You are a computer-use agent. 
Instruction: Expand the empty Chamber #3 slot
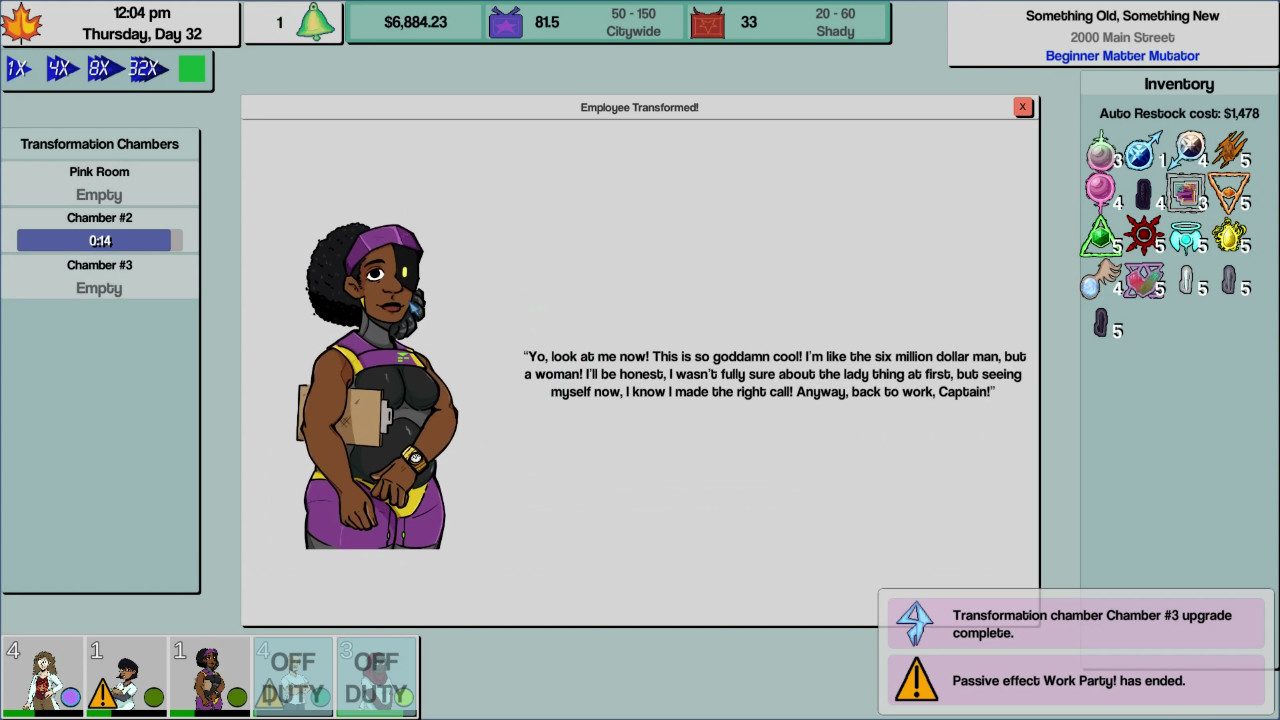99,276
